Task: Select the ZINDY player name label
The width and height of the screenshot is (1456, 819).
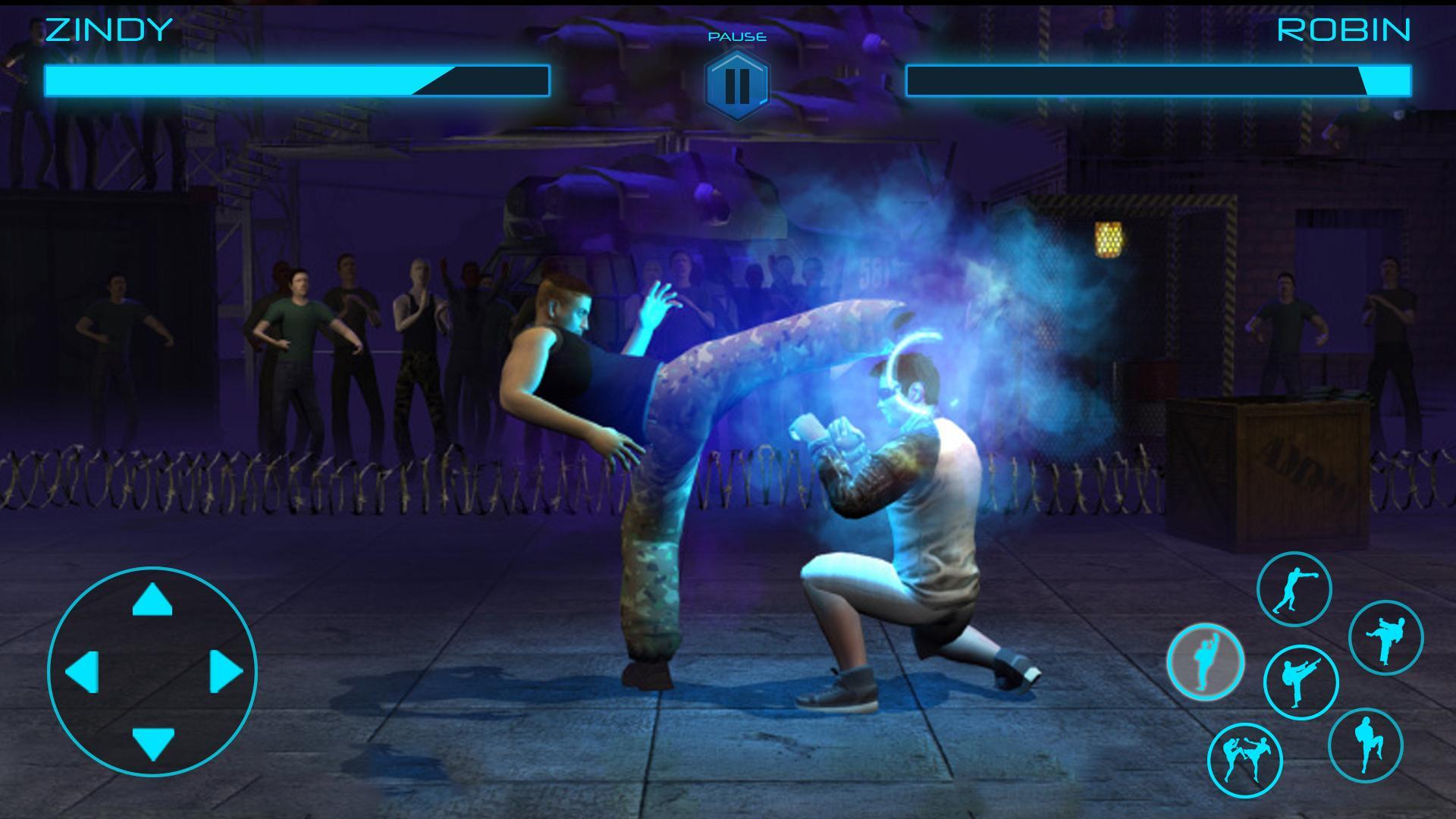Action: [106, 32]
